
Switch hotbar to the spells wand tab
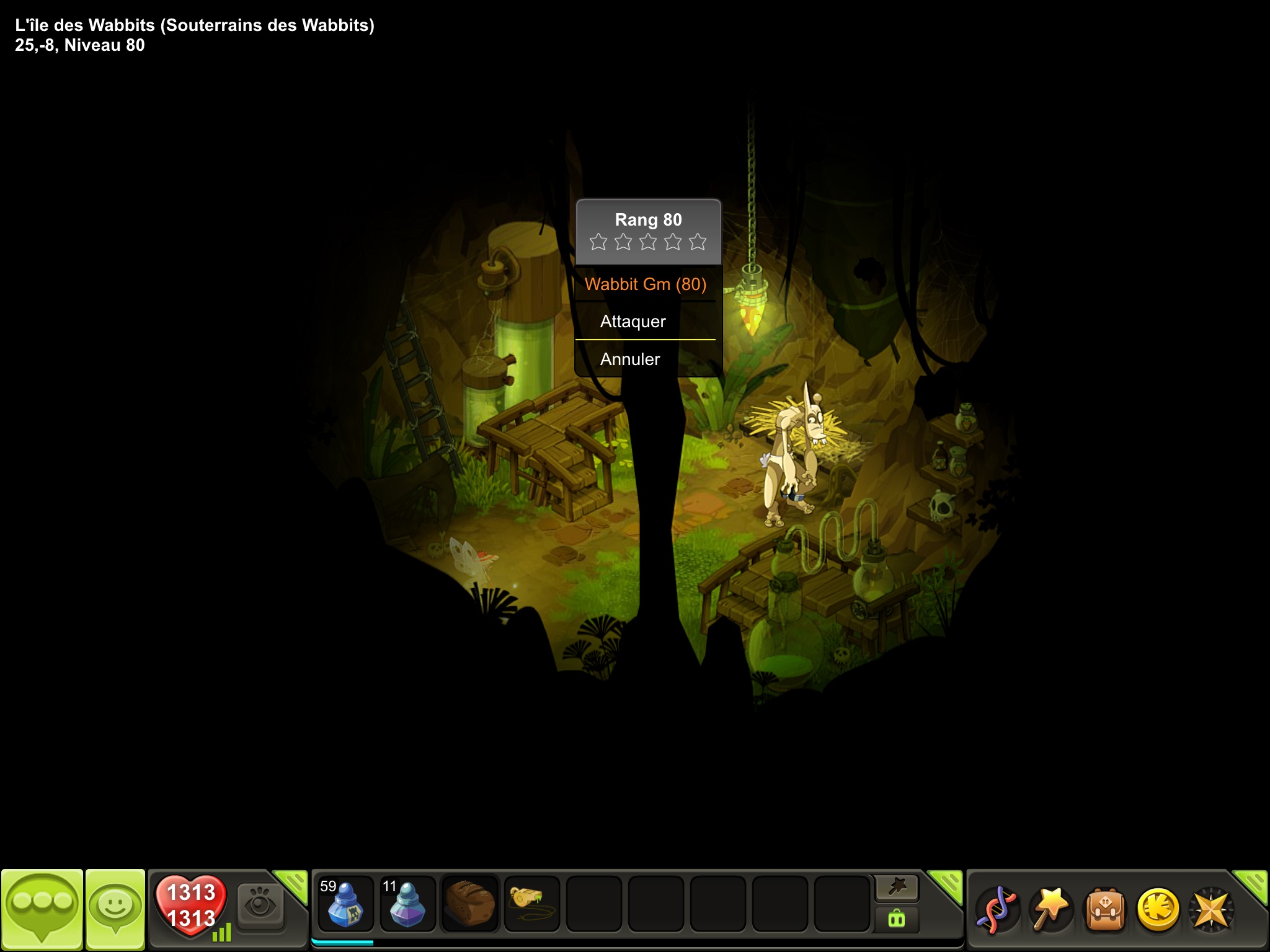pos(897,888)
